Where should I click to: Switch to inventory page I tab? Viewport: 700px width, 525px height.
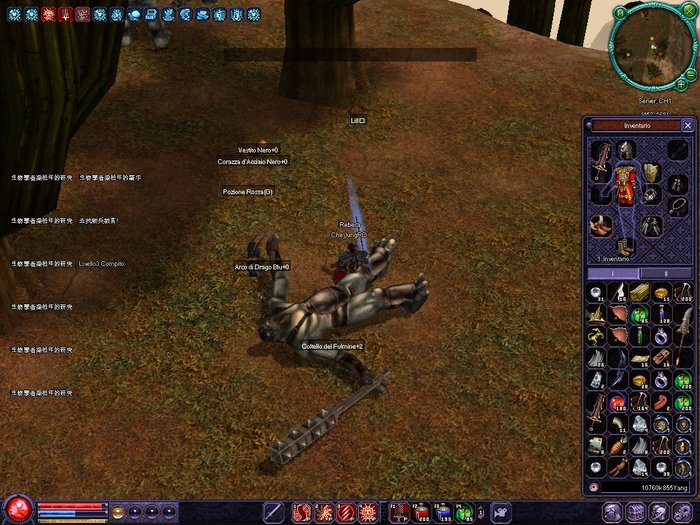[x=612, y=273]
